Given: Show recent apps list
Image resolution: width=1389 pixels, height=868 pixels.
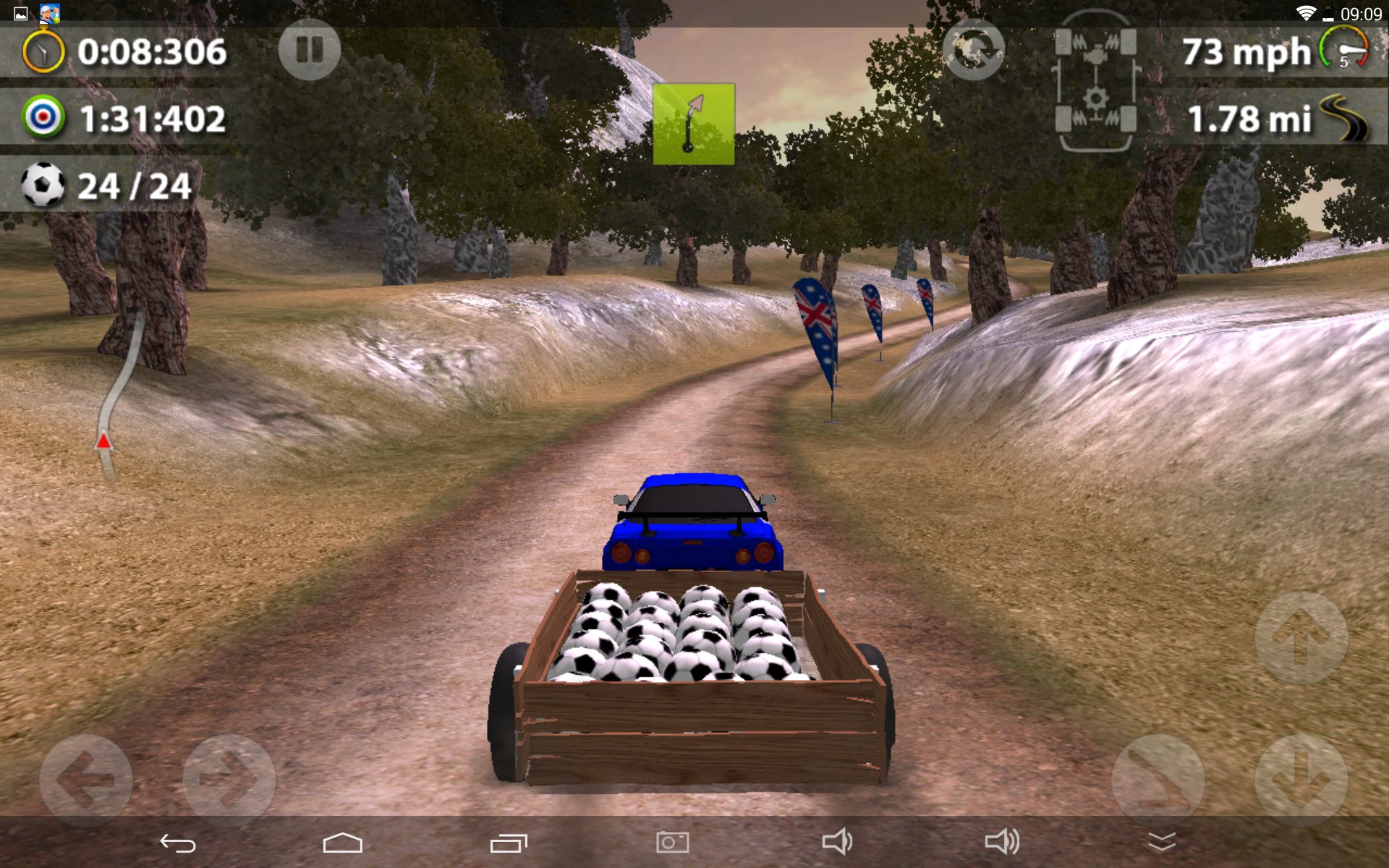Looking at the screenshot, I should point(509,843).
